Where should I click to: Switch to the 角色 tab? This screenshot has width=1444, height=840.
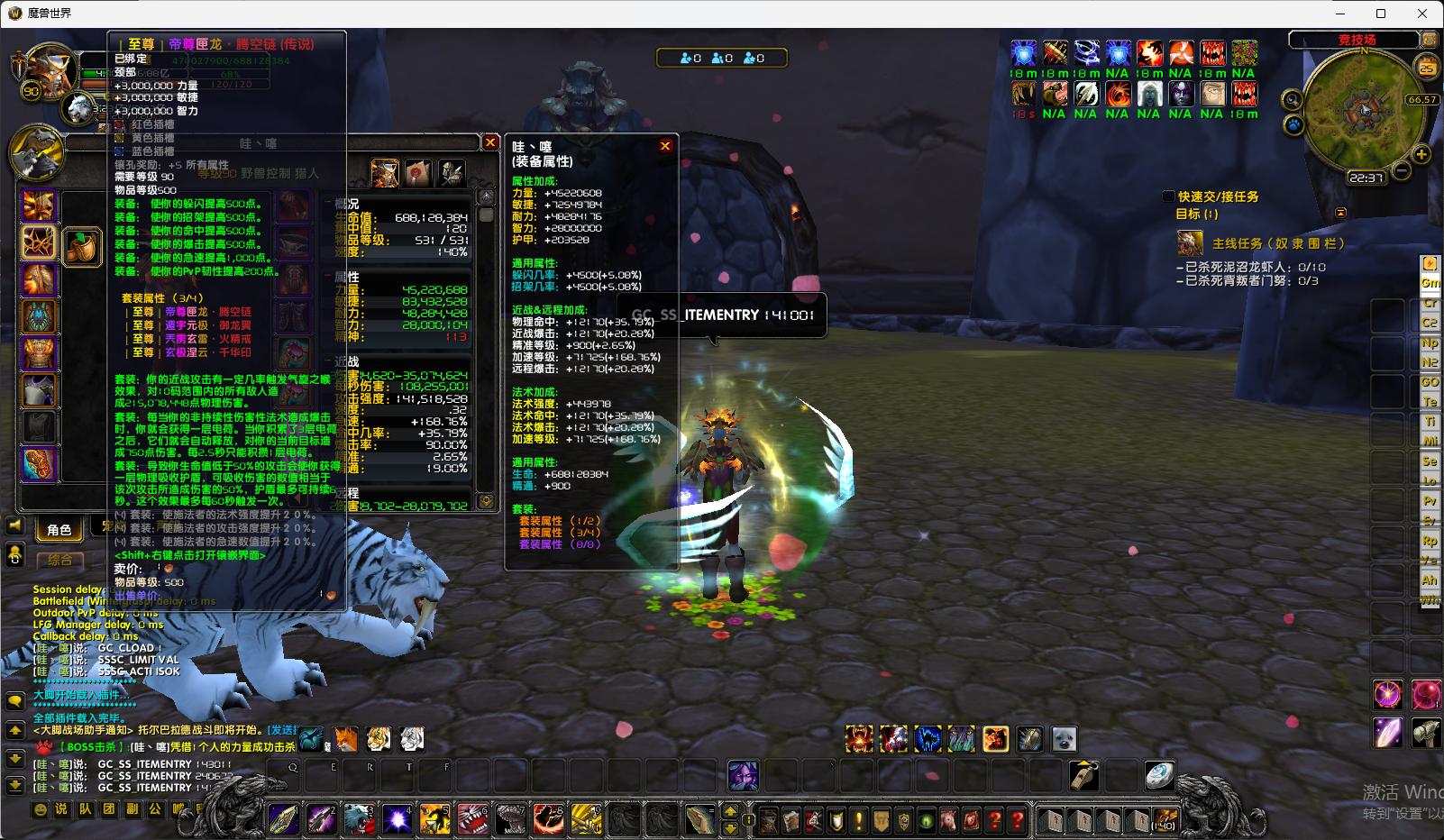[x=59, y=529]
